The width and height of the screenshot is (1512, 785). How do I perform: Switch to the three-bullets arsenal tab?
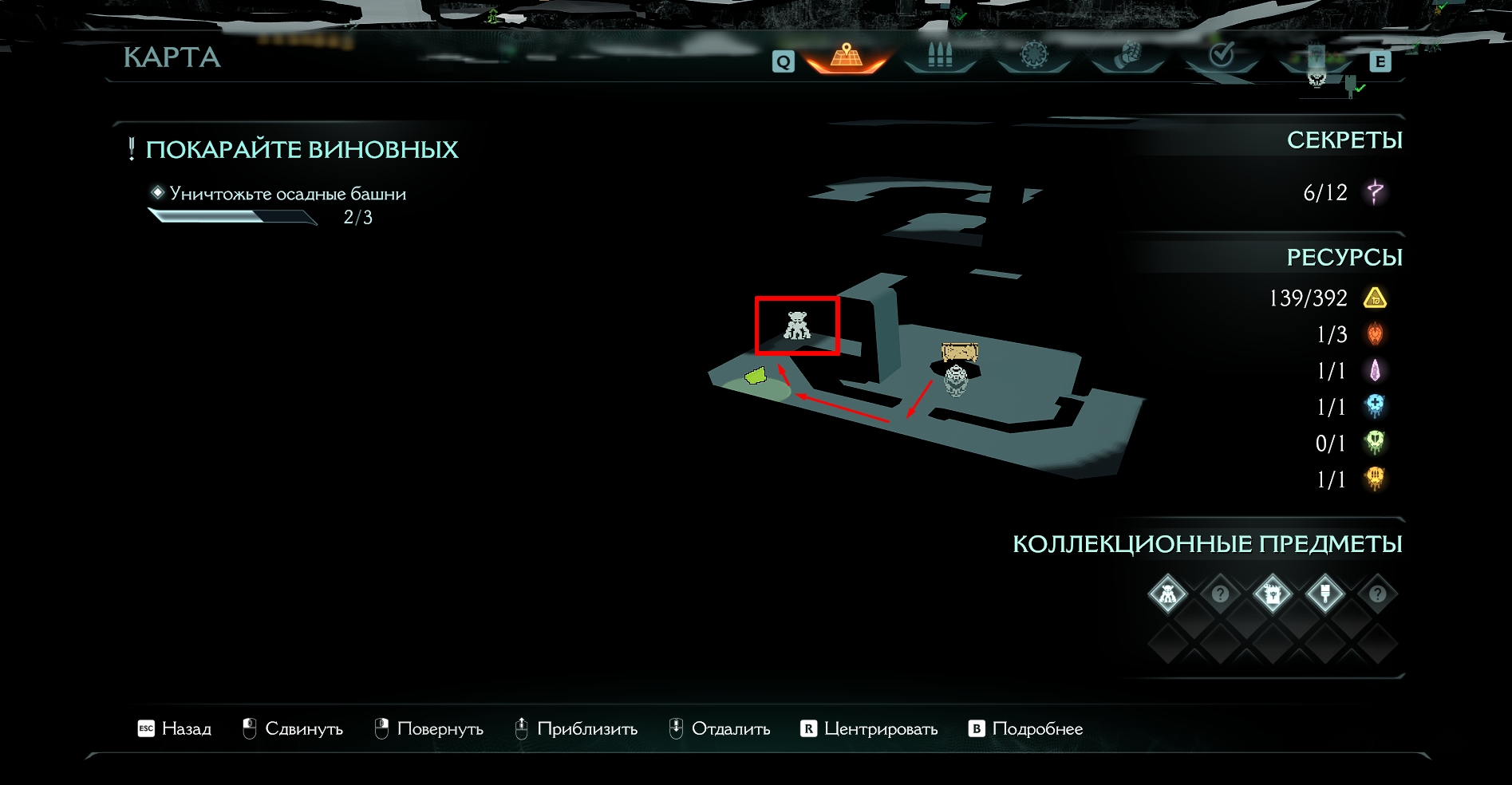[x=940, y=56]
